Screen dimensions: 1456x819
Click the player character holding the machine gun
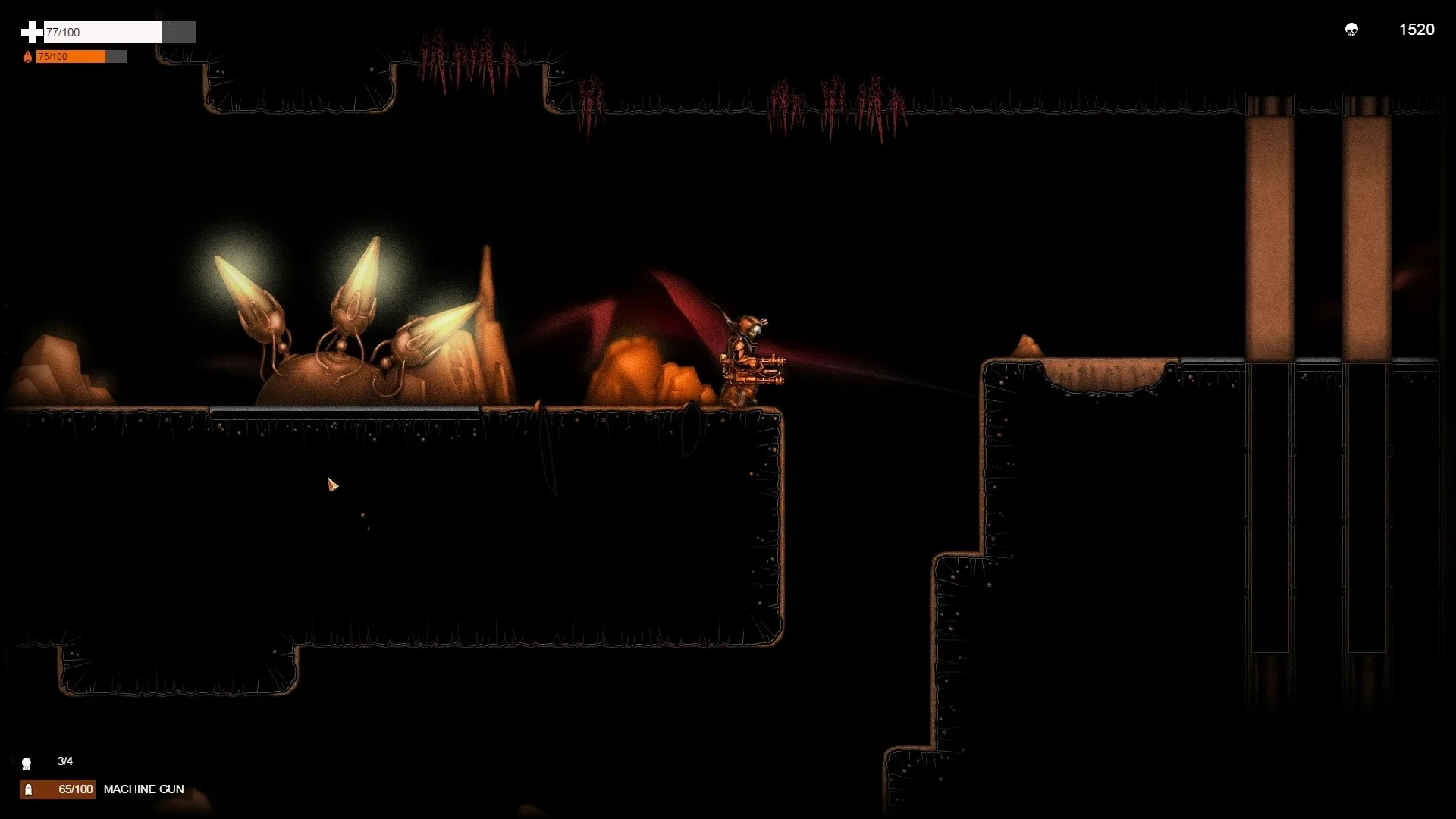(747, 356)
